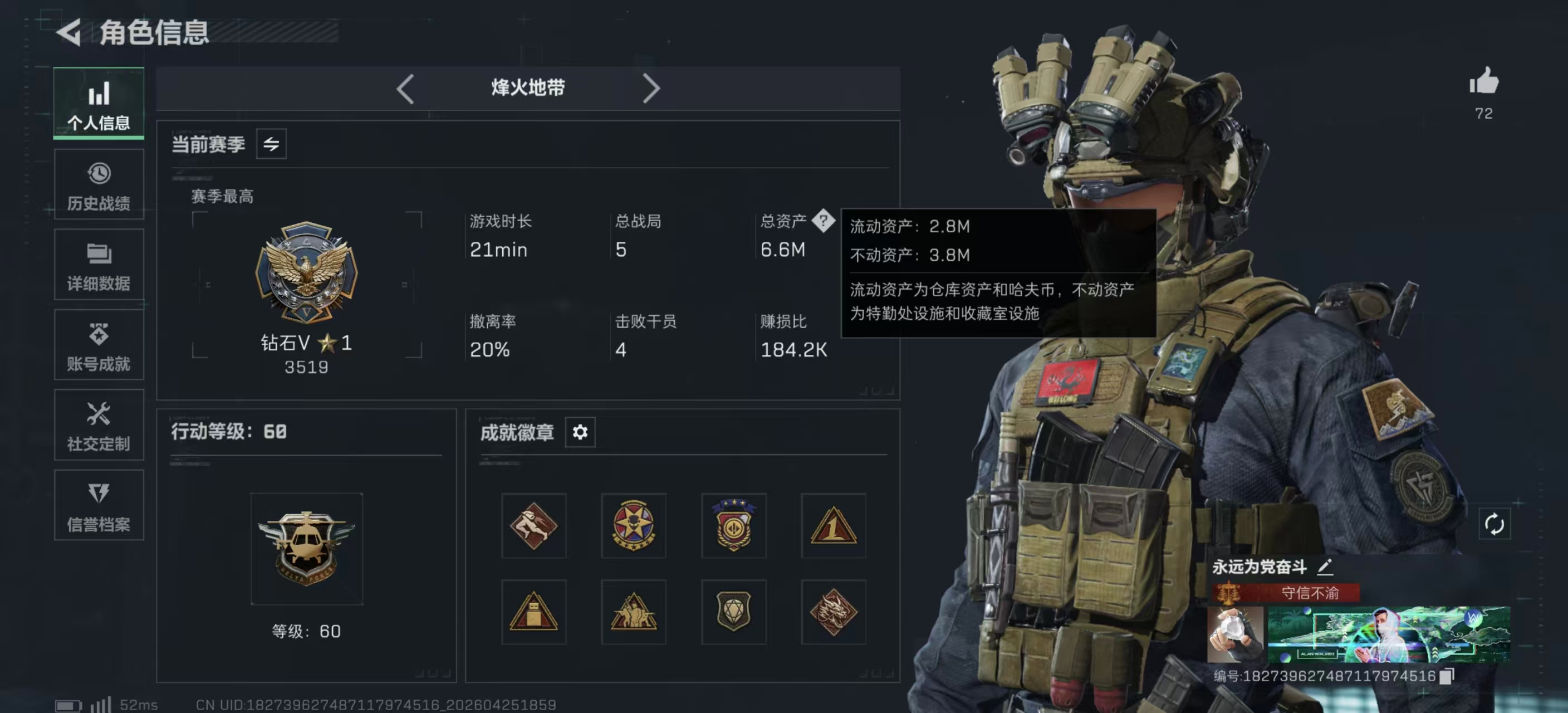Open the 成就徽章 gear settings
This screenshot has width=1568, height=713.
click(x=580, y=432)
